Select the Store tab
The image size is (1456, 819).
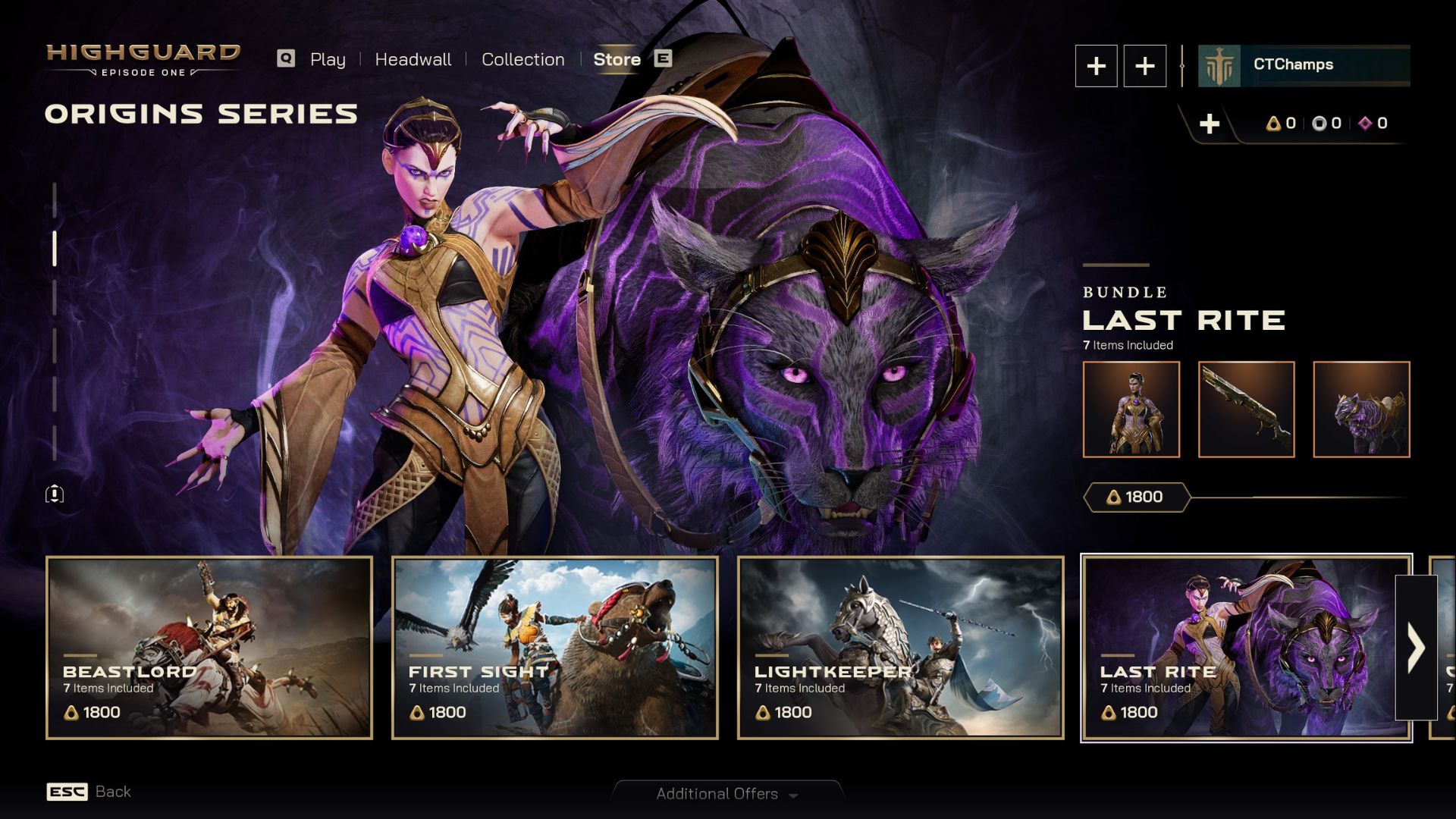[x=617, y=59]
